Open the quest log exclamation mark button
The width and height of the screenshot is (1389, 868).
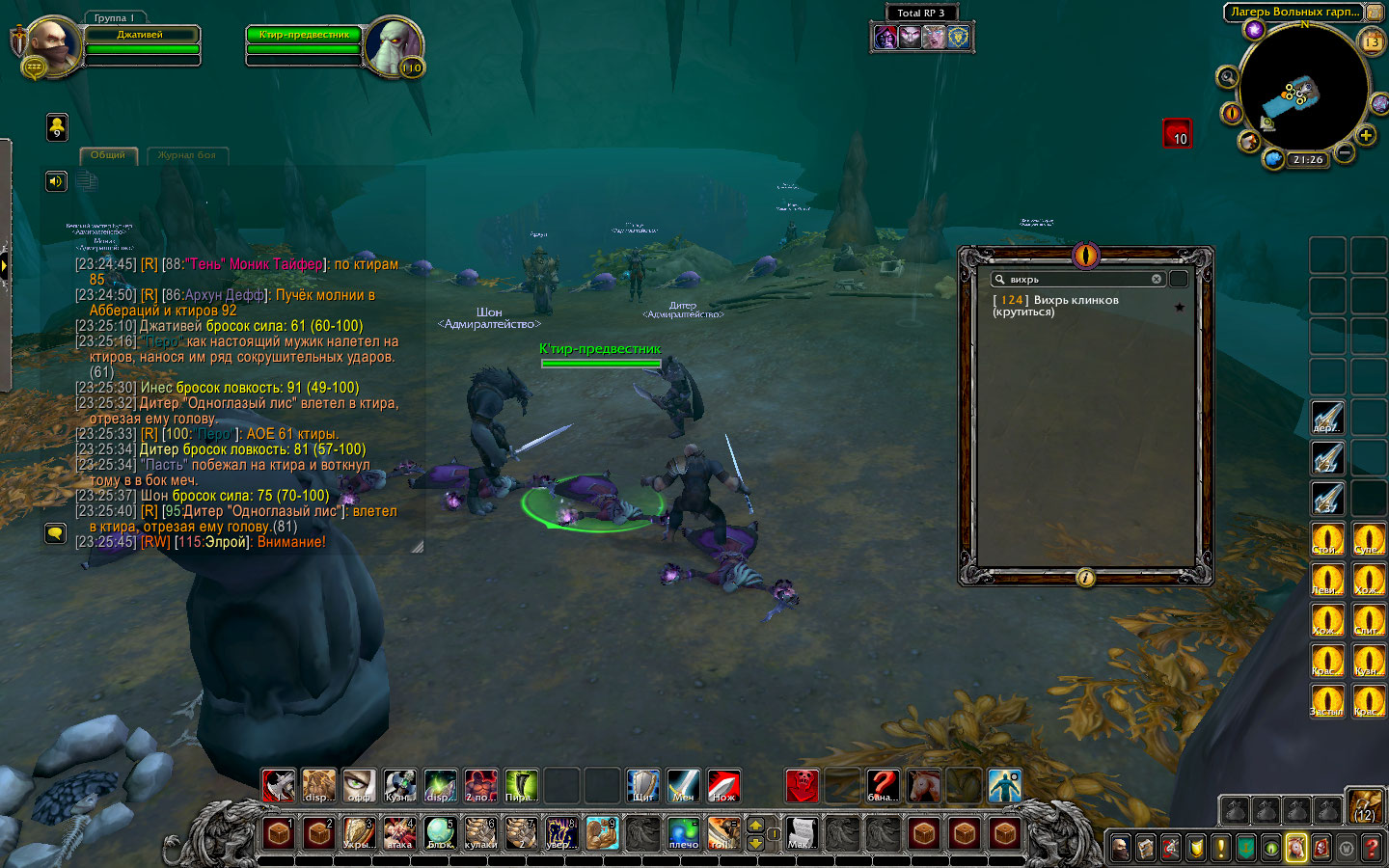[1221, 848]
